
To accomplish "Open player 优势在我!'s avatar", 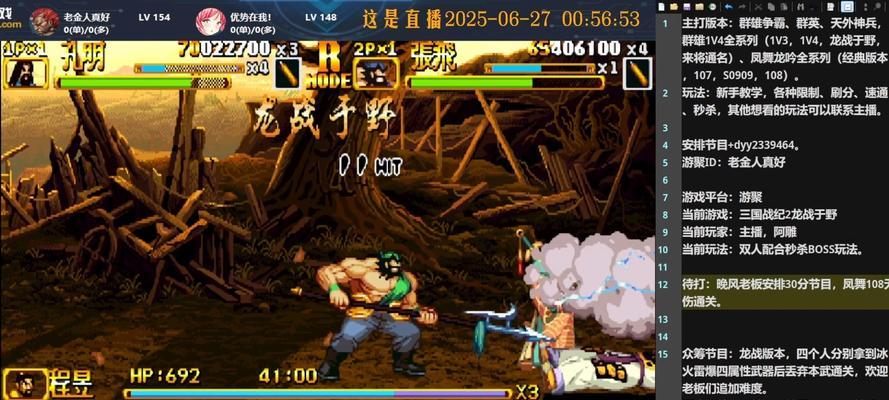I will click(210, 19).
